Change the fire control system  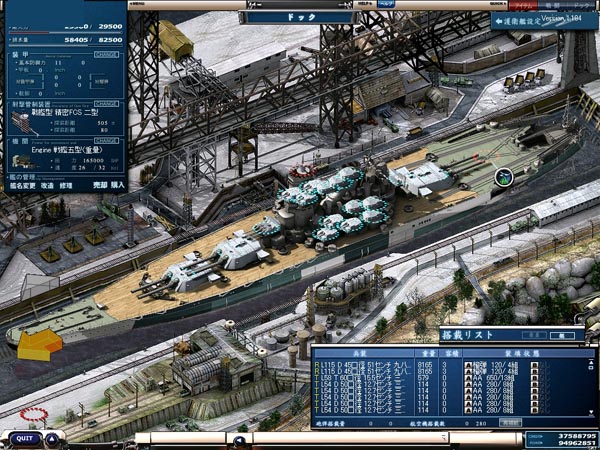(x=106, y=101)
